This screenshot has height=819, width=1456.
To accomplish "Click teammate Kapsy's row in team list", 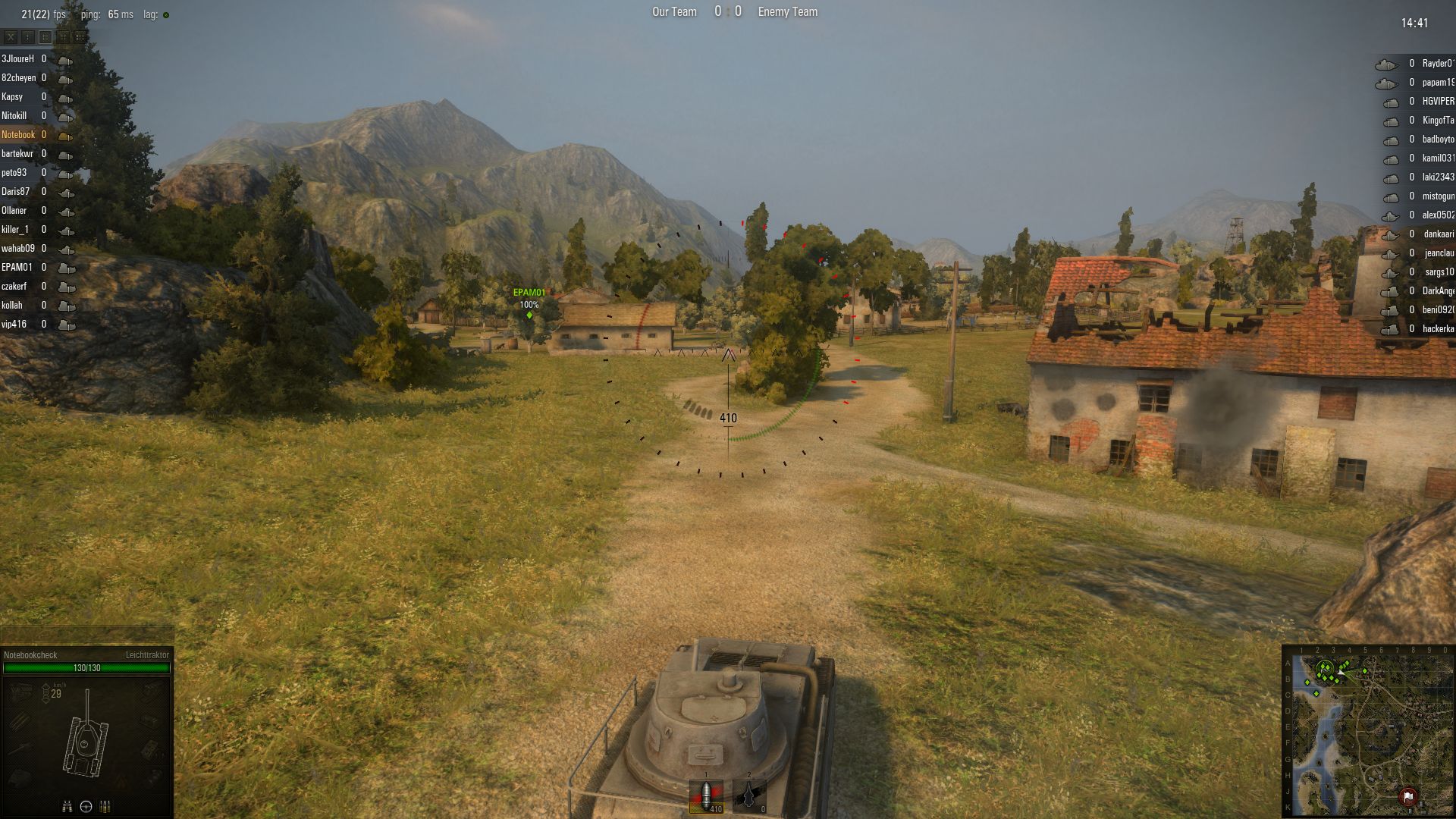I will 13,97.
